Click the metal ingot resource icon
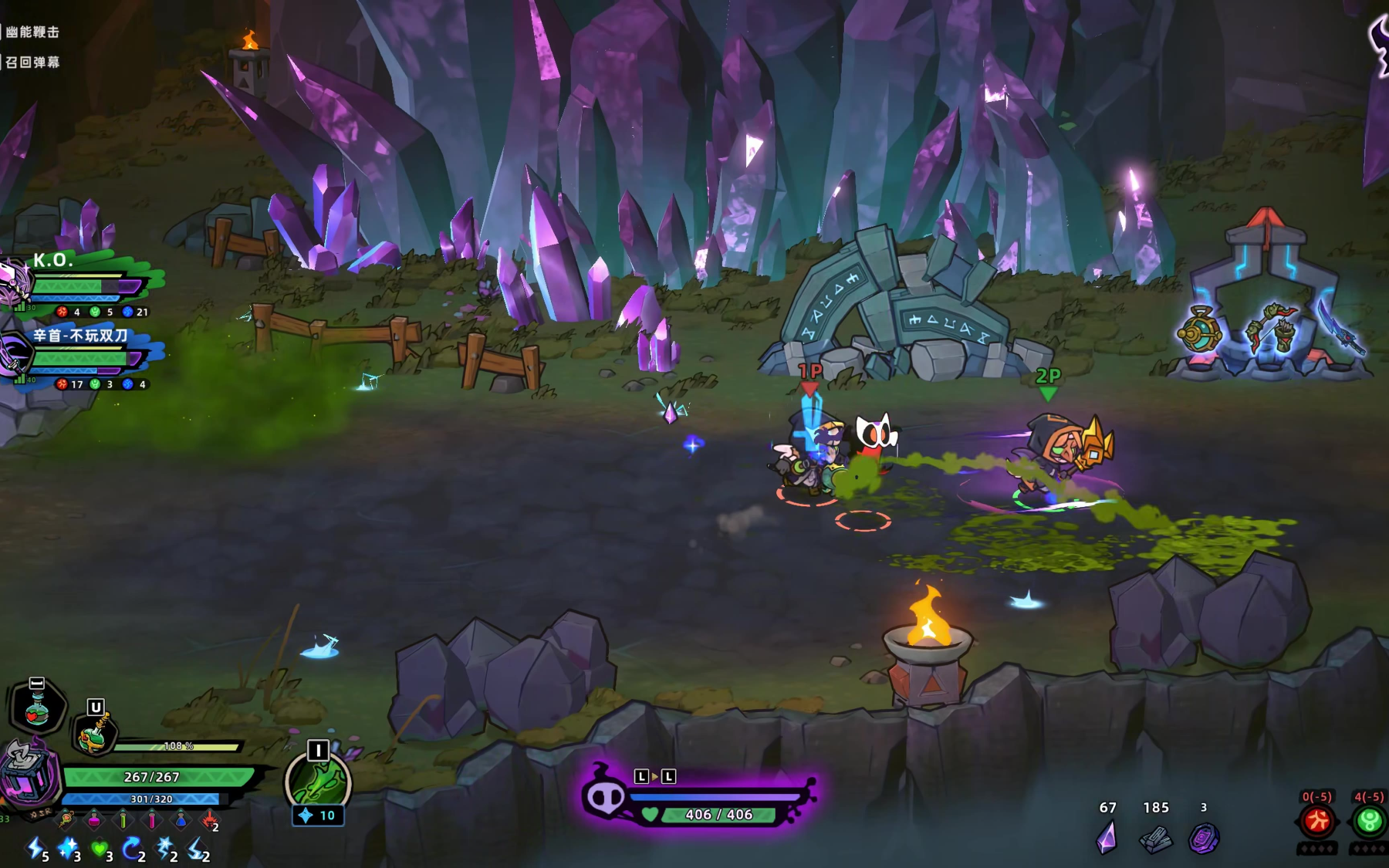 click(x=1155, y=839)
